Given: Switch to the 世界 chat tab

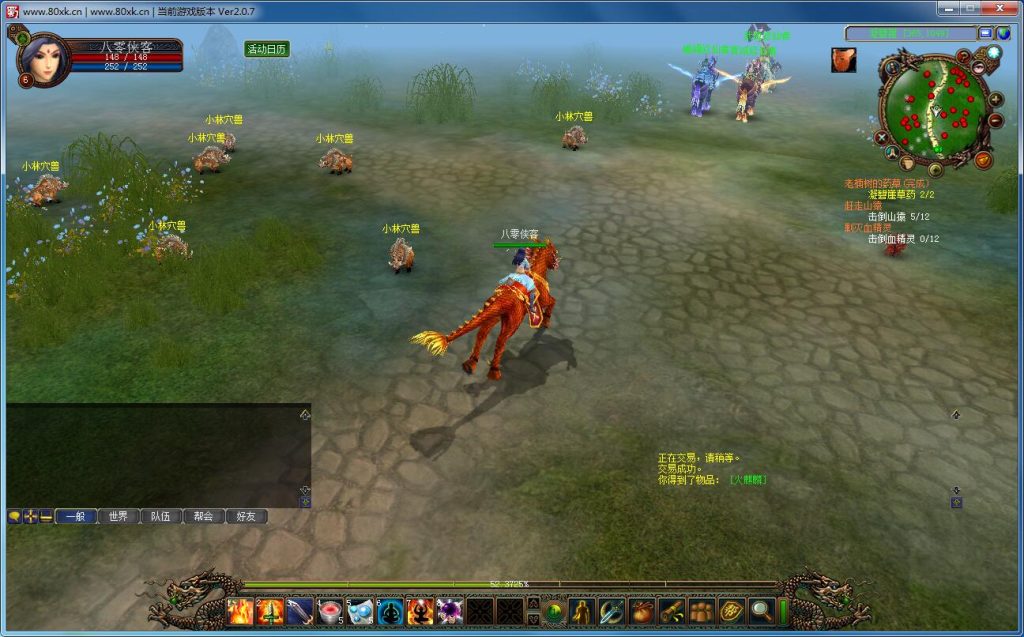Looking at the screenshot, I should 118,516.
